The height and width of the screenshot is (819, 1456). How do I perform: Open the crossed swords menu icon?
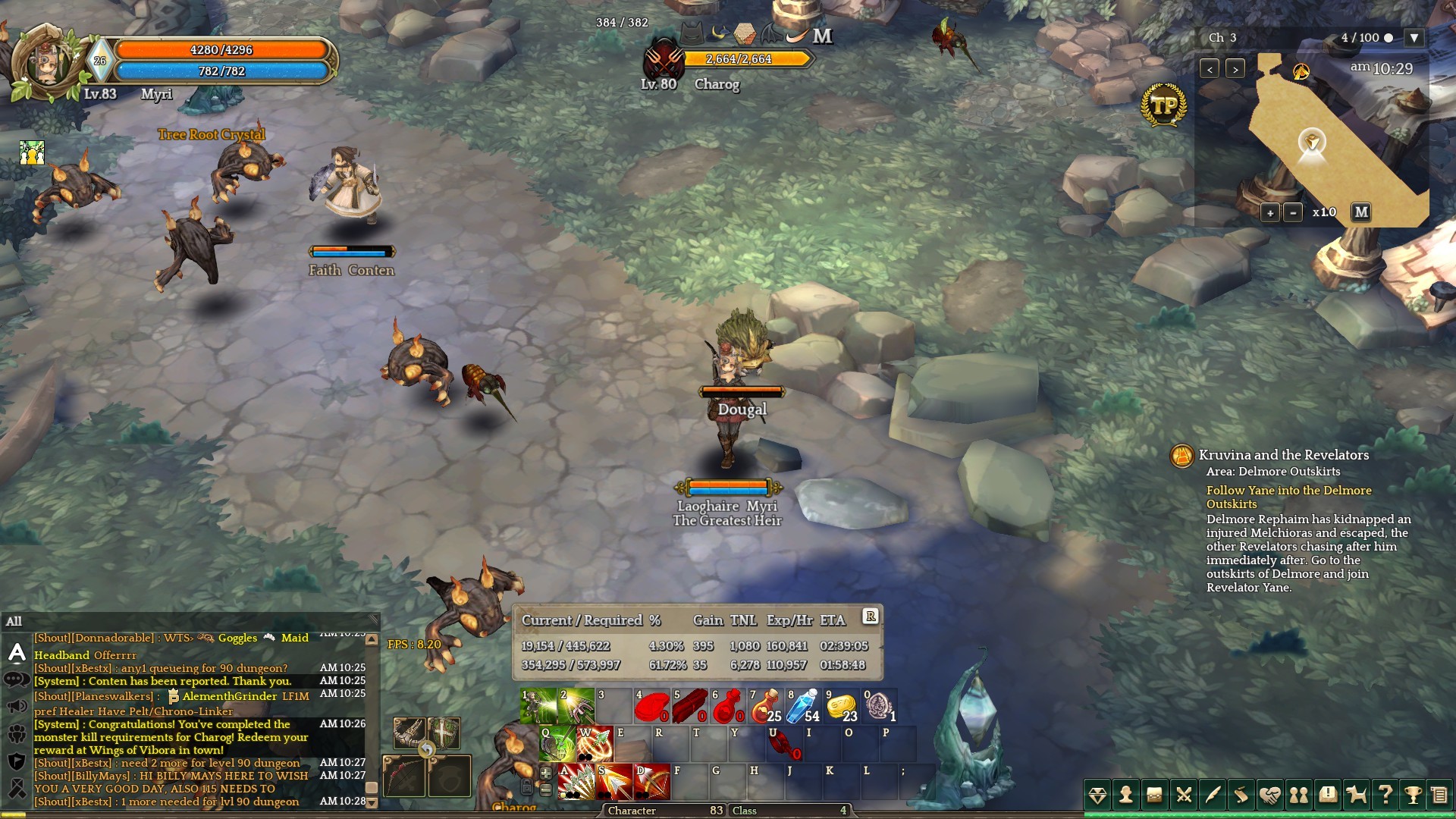1183,795
